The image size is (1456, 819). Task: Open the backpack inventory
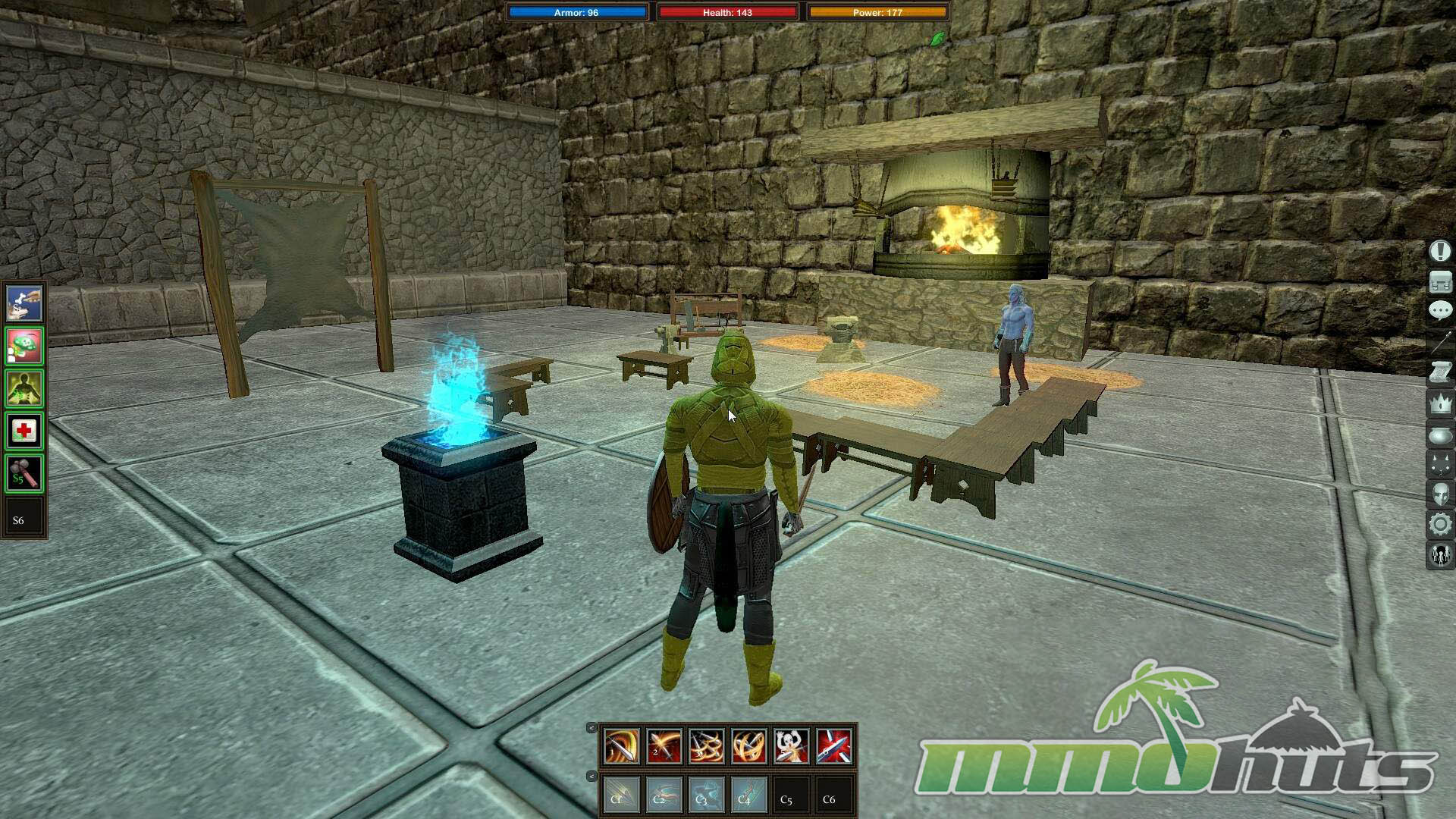tap(1440, 282)
